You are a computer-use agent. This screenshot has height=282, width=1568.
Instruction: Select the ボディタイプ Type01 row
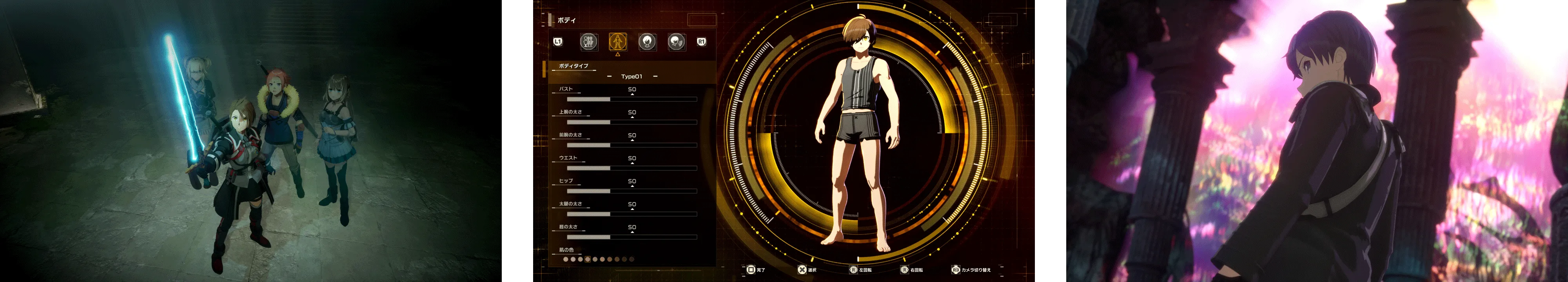click(631, 77)
